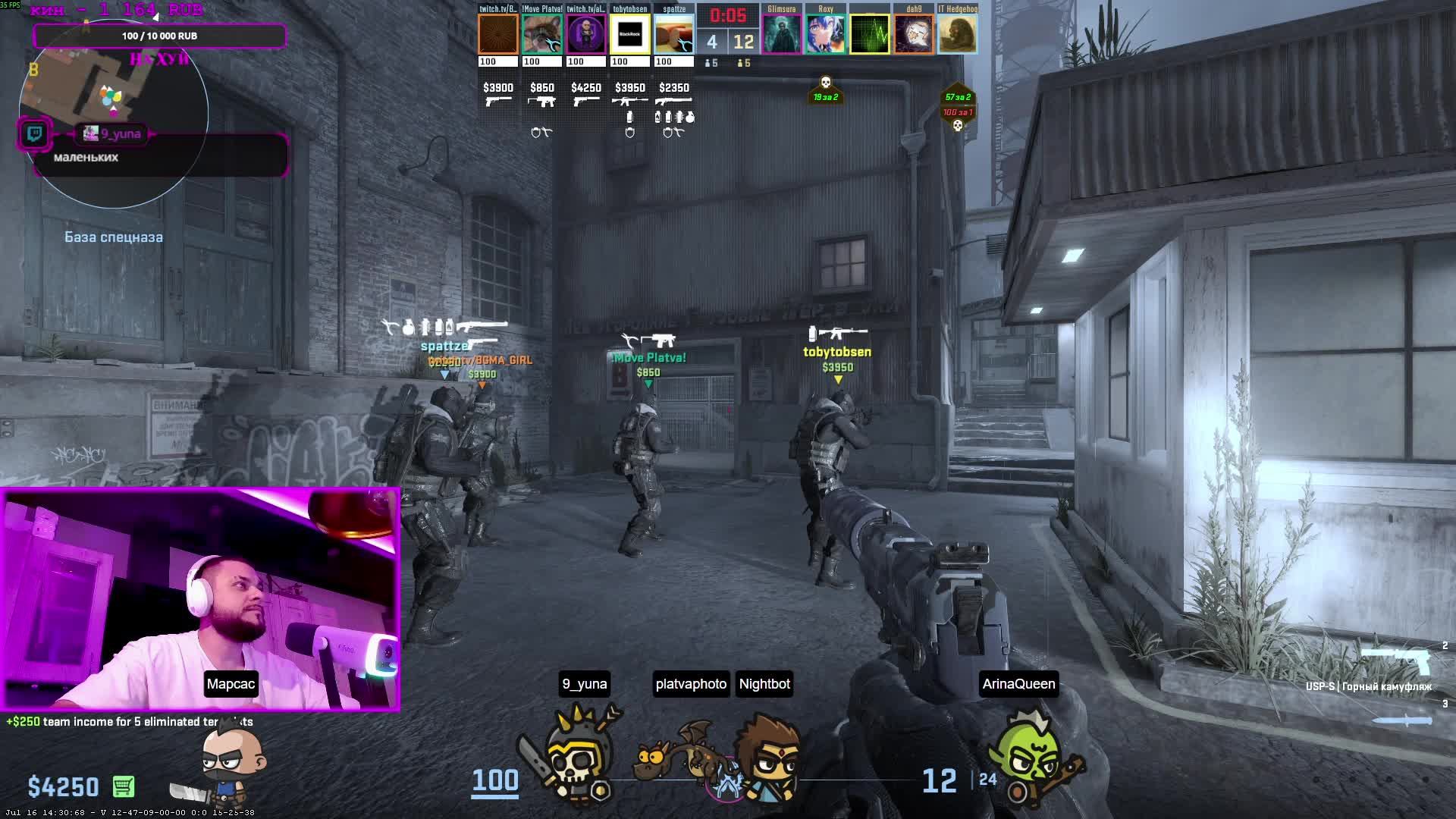Select tobytobsen's avatar in the top bar

[x=630, y=34]
